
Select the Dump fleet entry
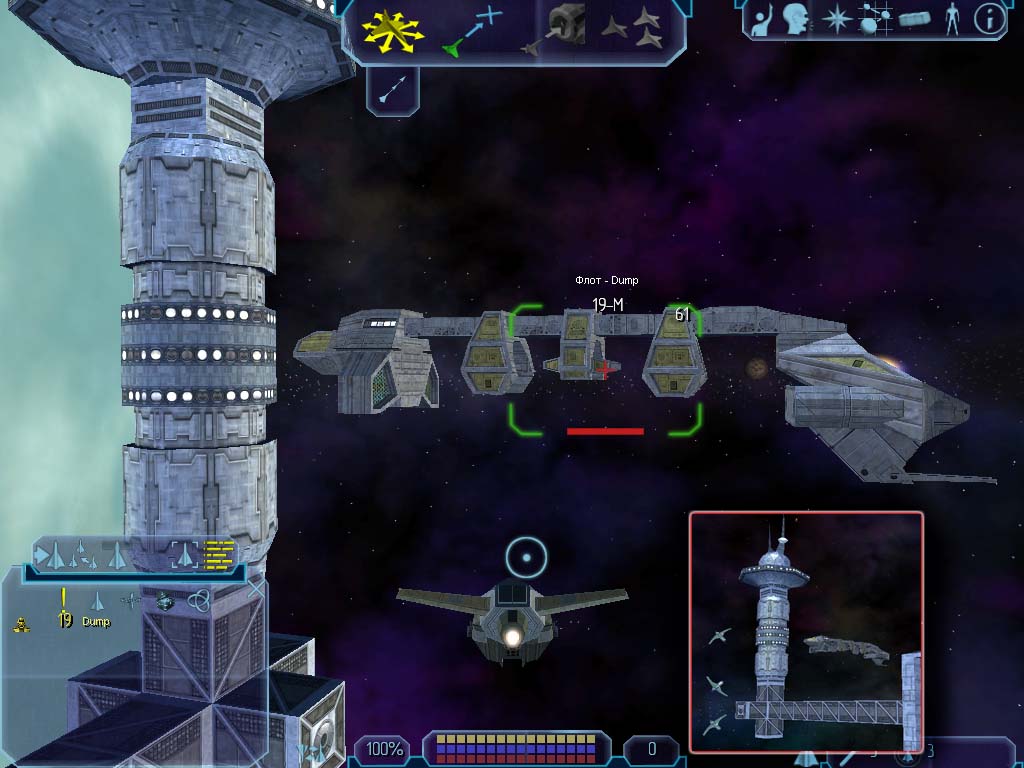click(96, 621)
